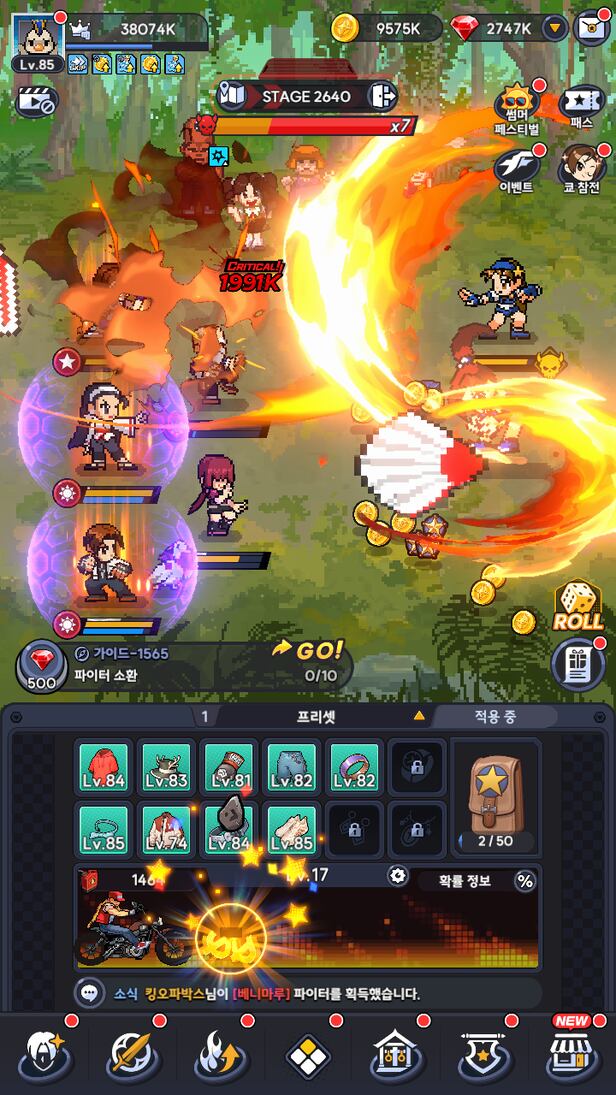
Task: Open the mailbox envelope
Action: point(592,28)
